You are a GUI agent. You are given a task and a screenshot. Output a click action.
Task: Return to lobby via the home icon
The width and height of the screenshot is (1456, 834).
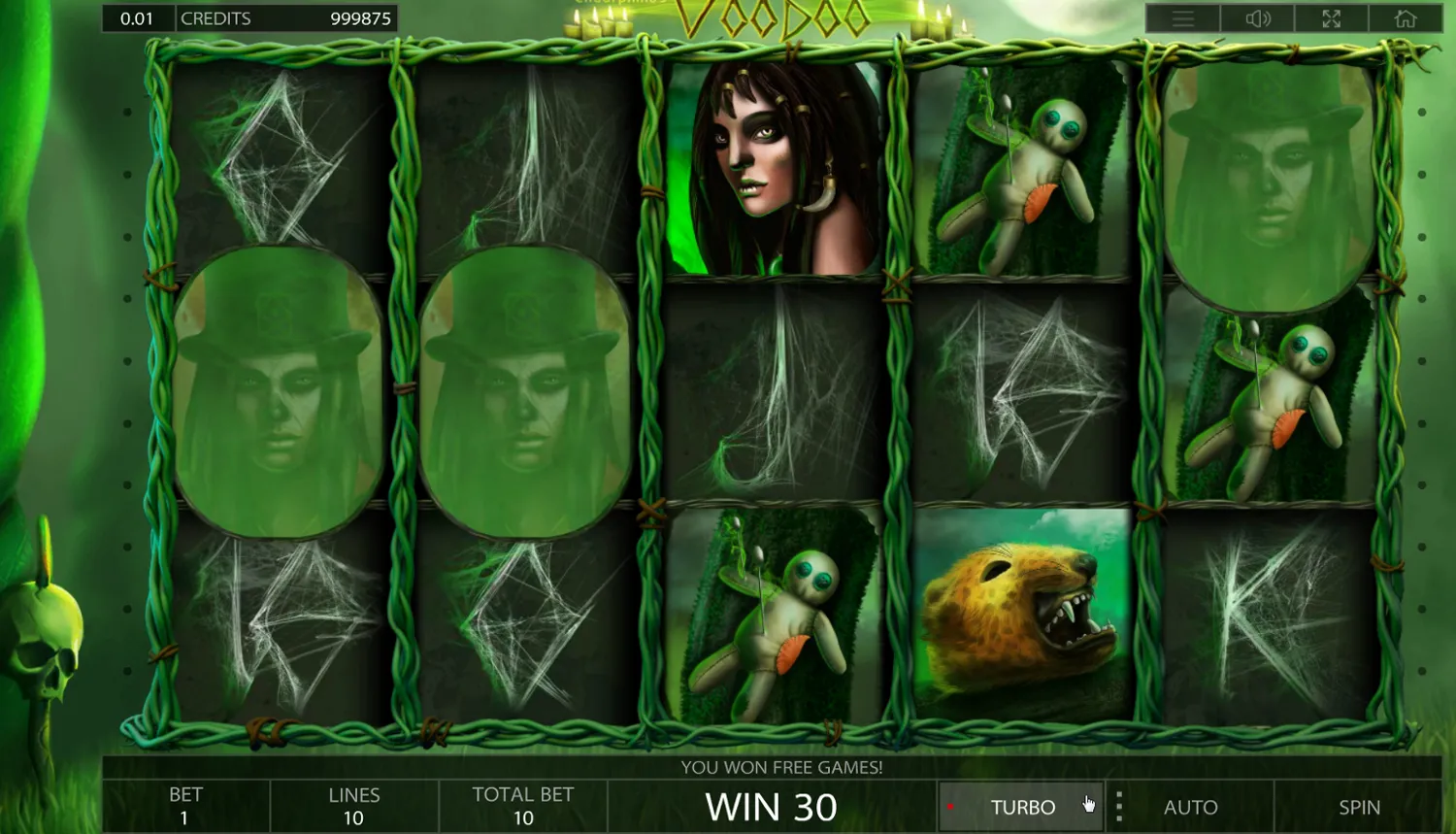pos(1407,17)
